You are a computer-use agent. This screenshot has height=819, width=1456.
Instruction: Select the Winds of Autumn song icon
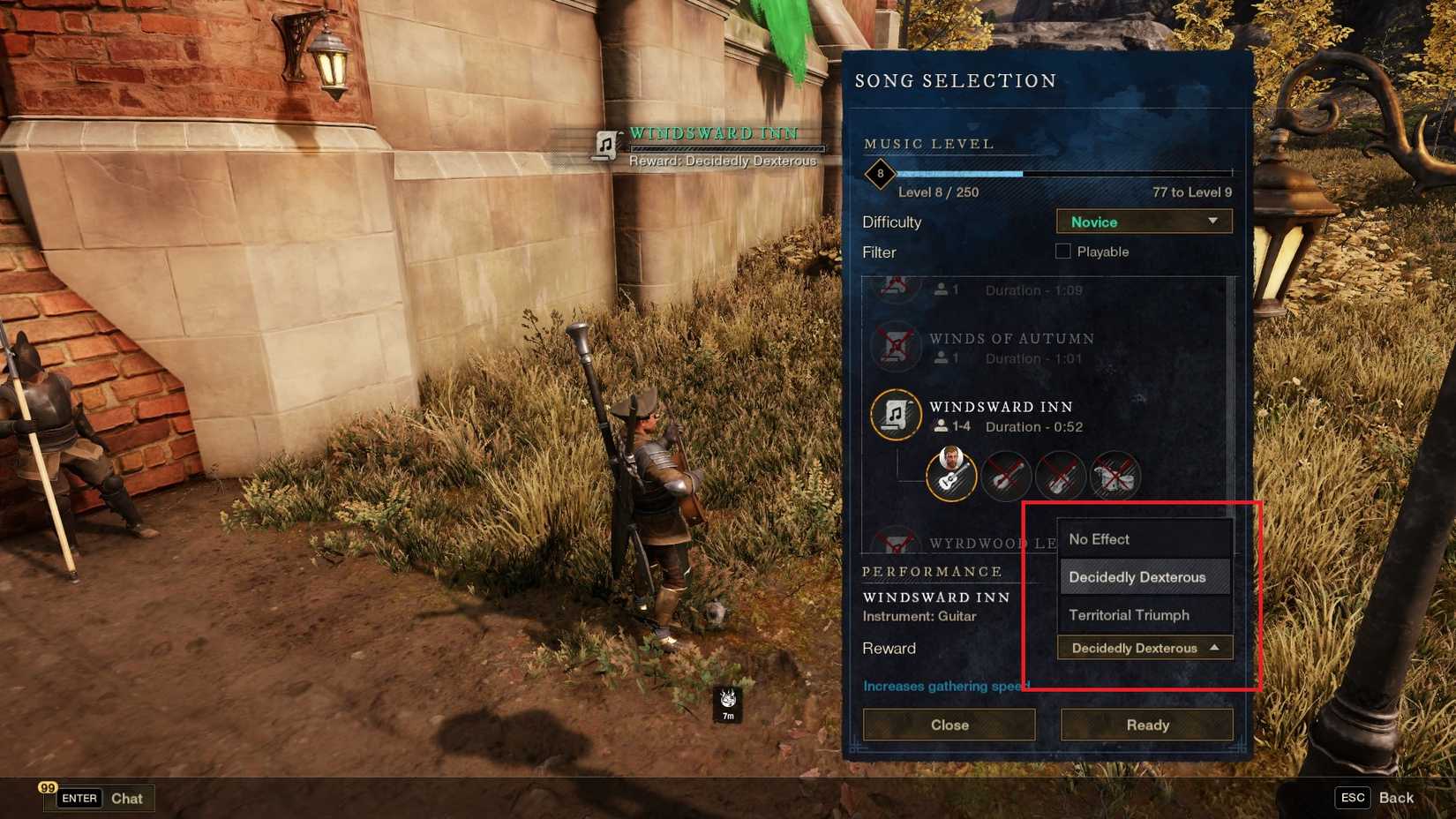(896, 347)
